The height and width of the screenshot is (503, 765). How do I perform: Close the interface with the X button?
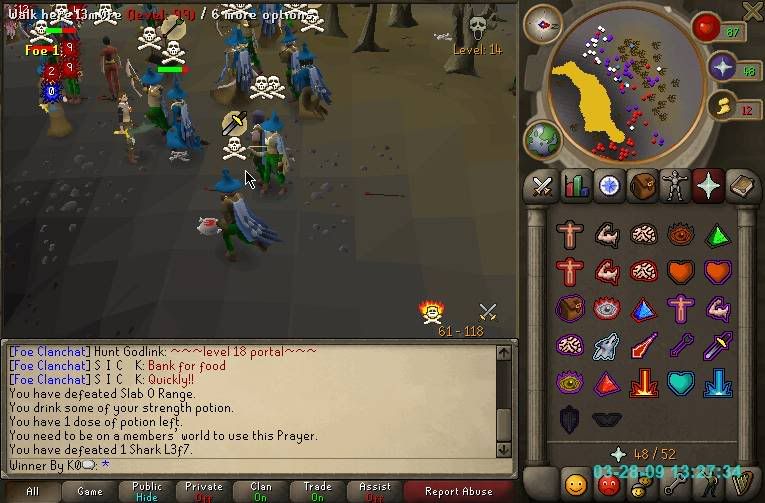[x=752, y=11]
